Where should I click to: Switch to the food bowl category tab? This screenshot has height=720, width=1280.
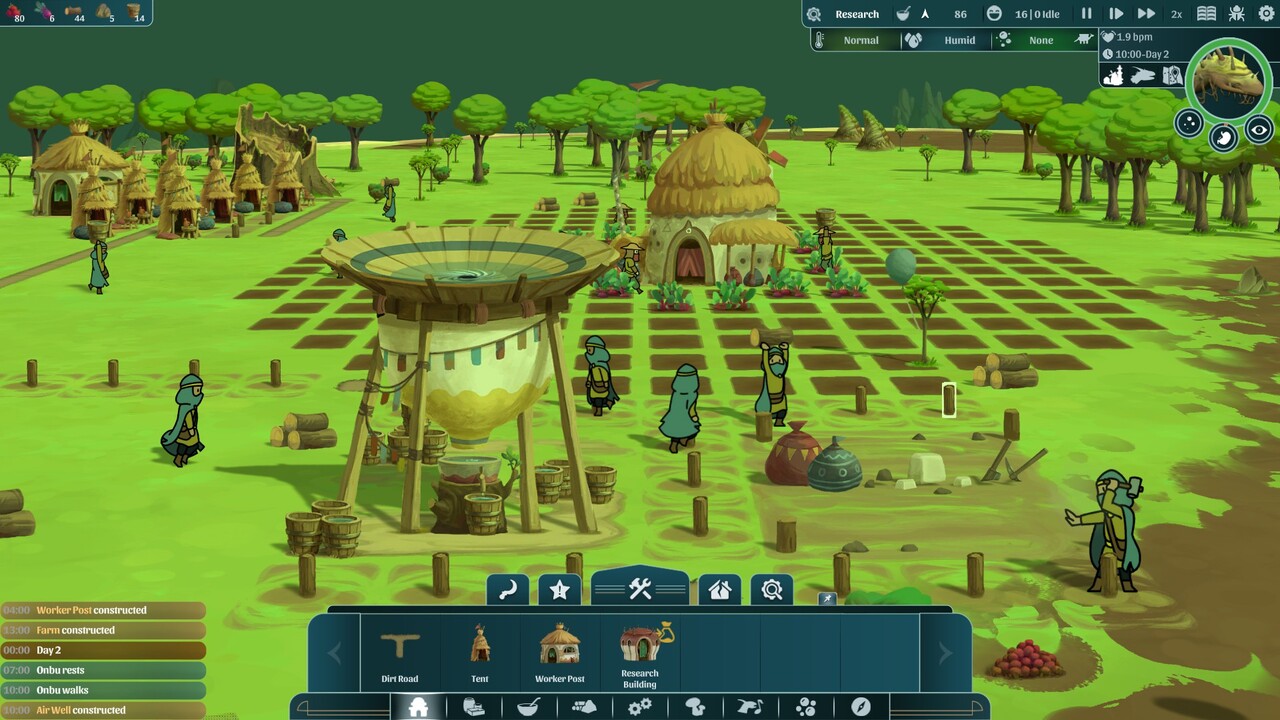tap(528, 707)
